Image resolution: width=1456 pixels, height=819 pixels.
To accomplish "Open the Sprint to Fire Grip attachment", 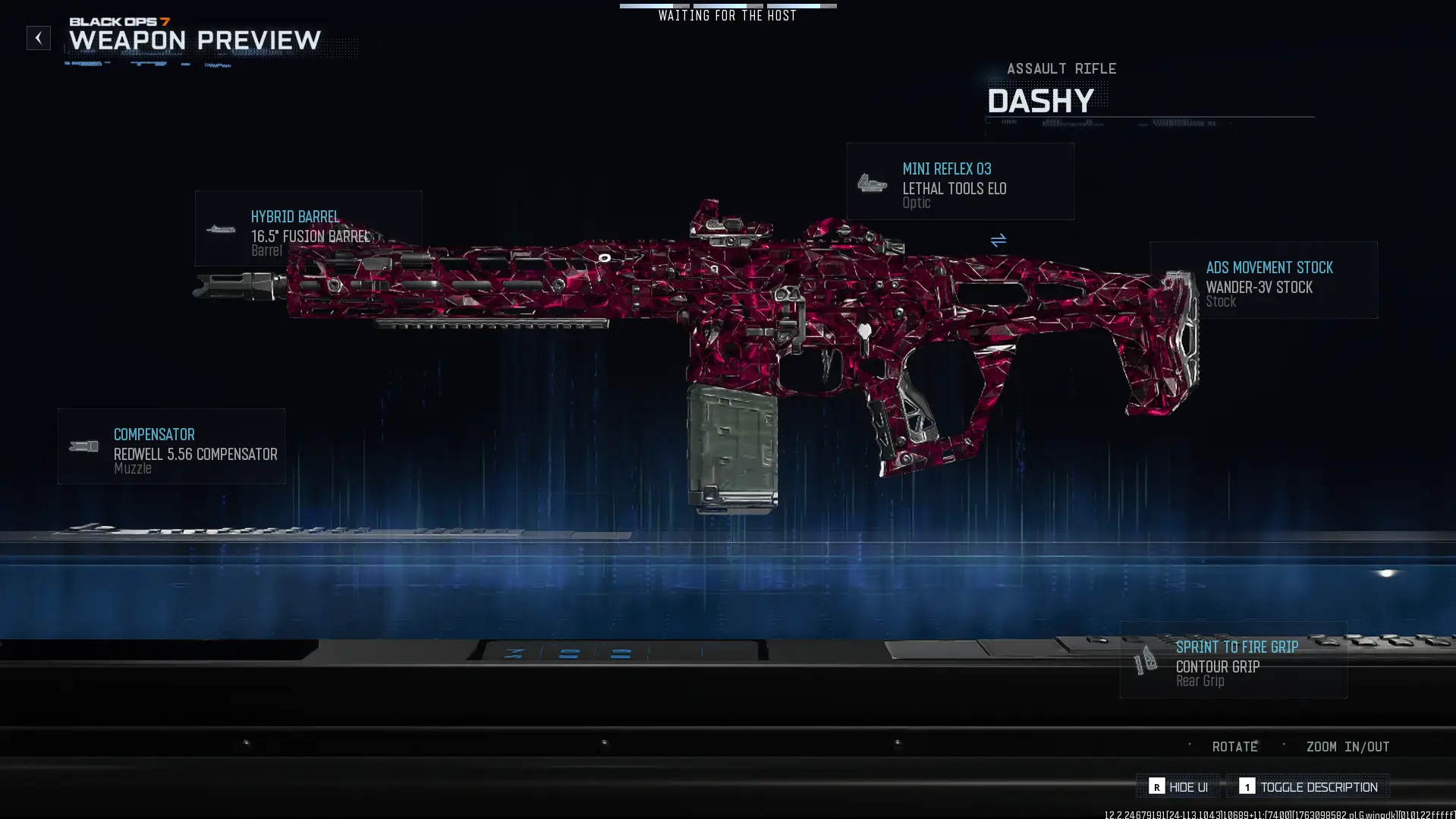I will (x=1233, y=660).
